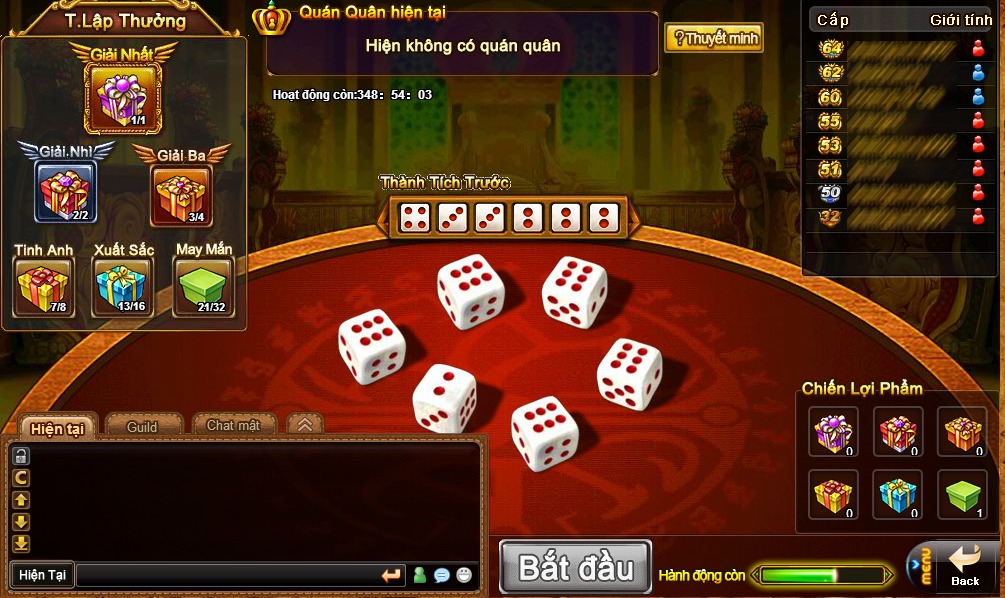The width and height of the screenshot is (1005, 598).
Task: Choose the Xuất Sắc blue gift box
Action: point(122,285)
